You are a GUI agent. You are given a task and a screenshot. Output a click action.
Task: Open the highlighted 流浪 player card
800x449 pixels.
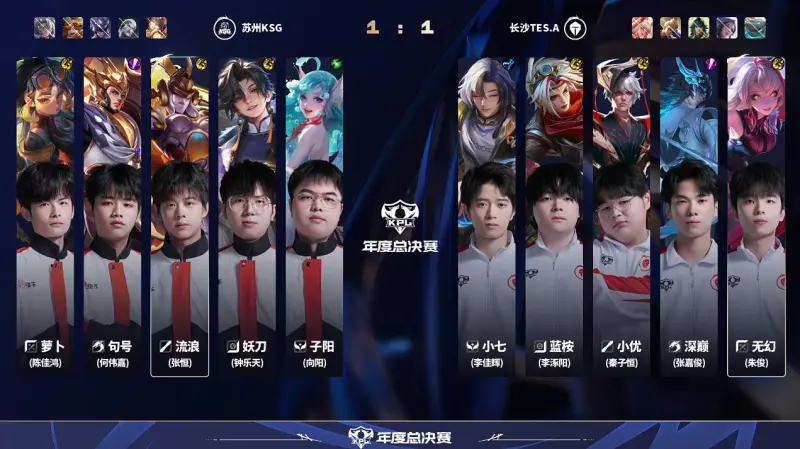(180, 216)
